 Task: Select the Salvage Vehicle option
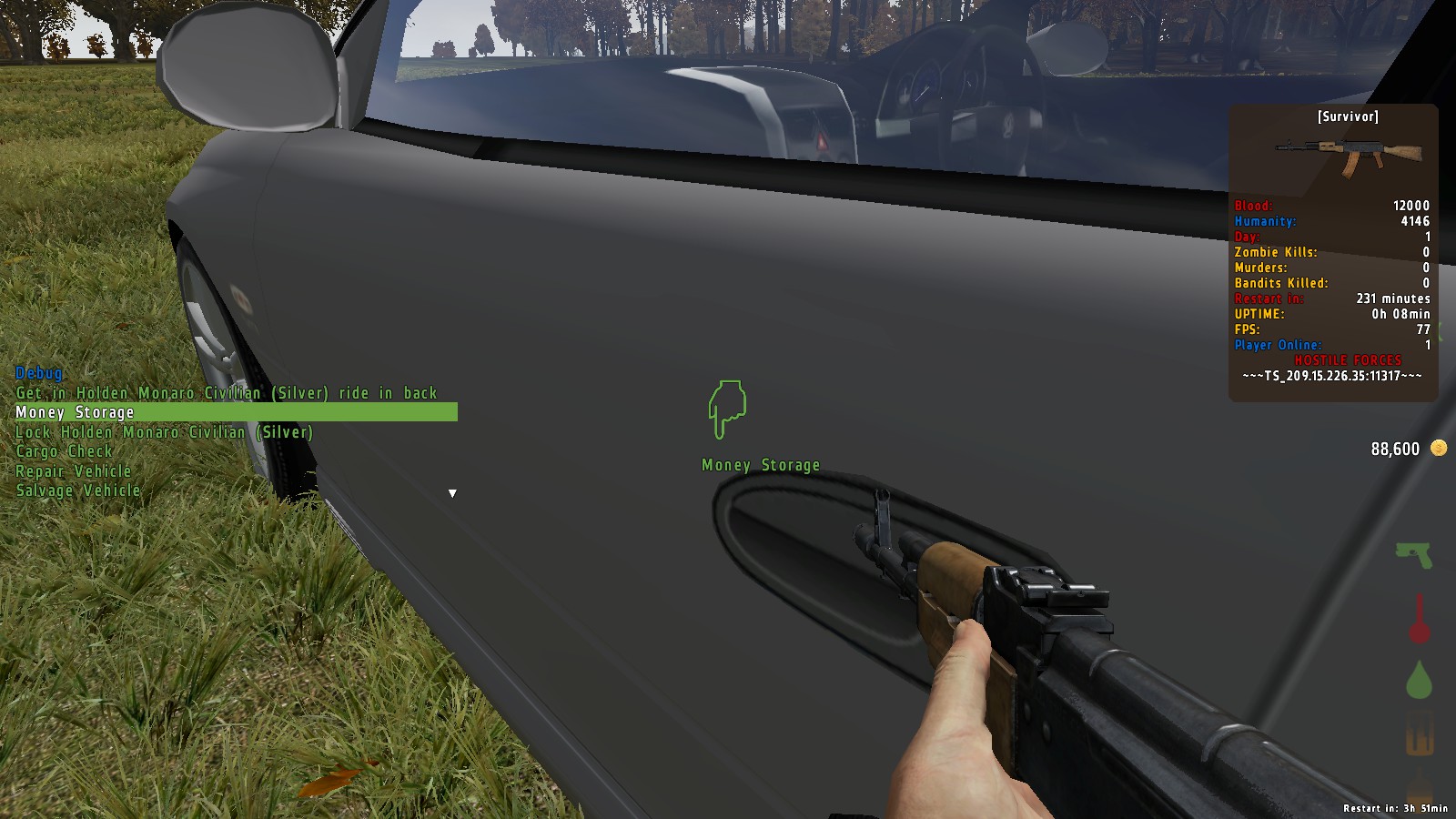[x=78, y=490]
